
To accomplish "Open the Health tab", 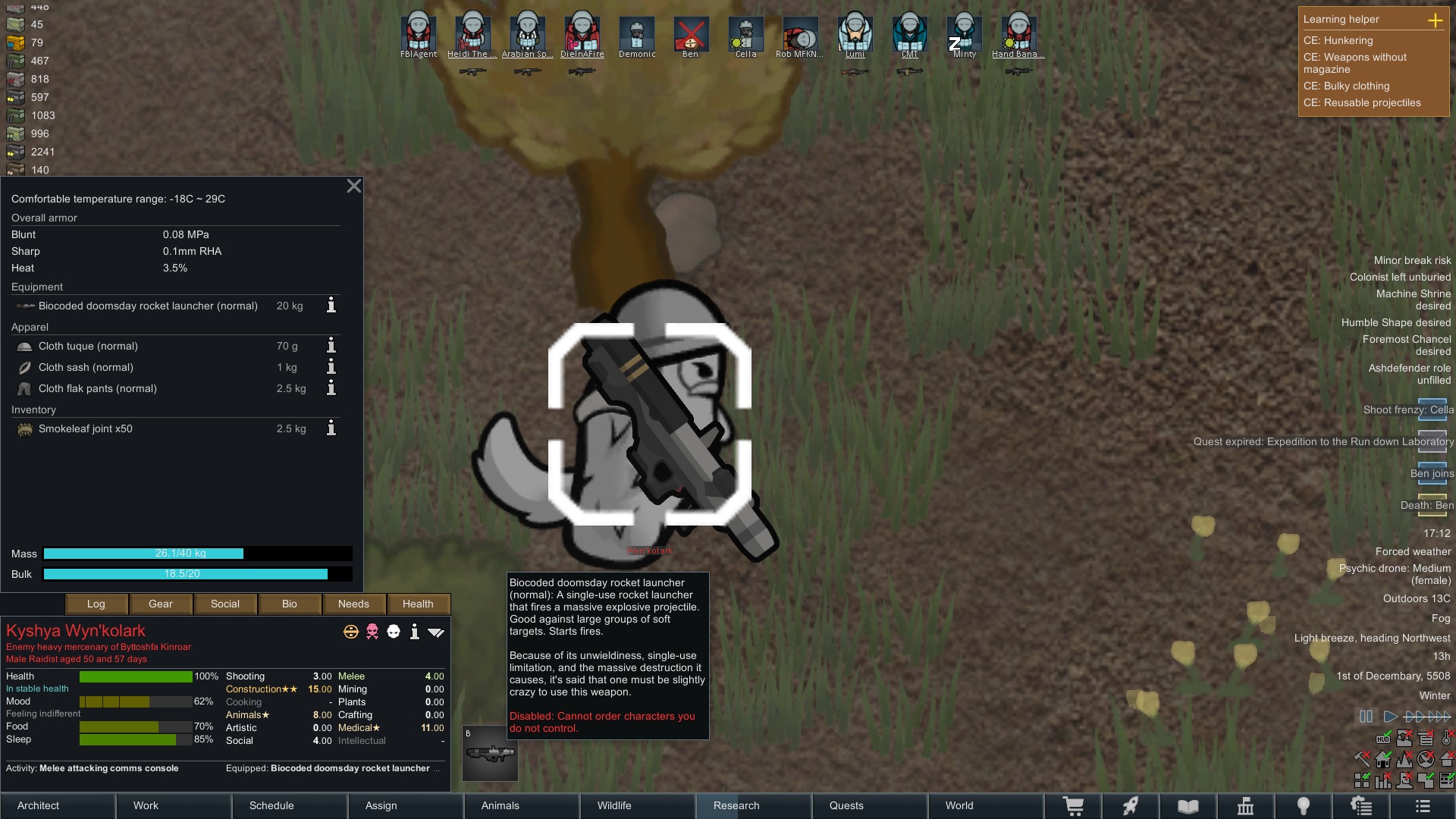I will tap(418, 604).
